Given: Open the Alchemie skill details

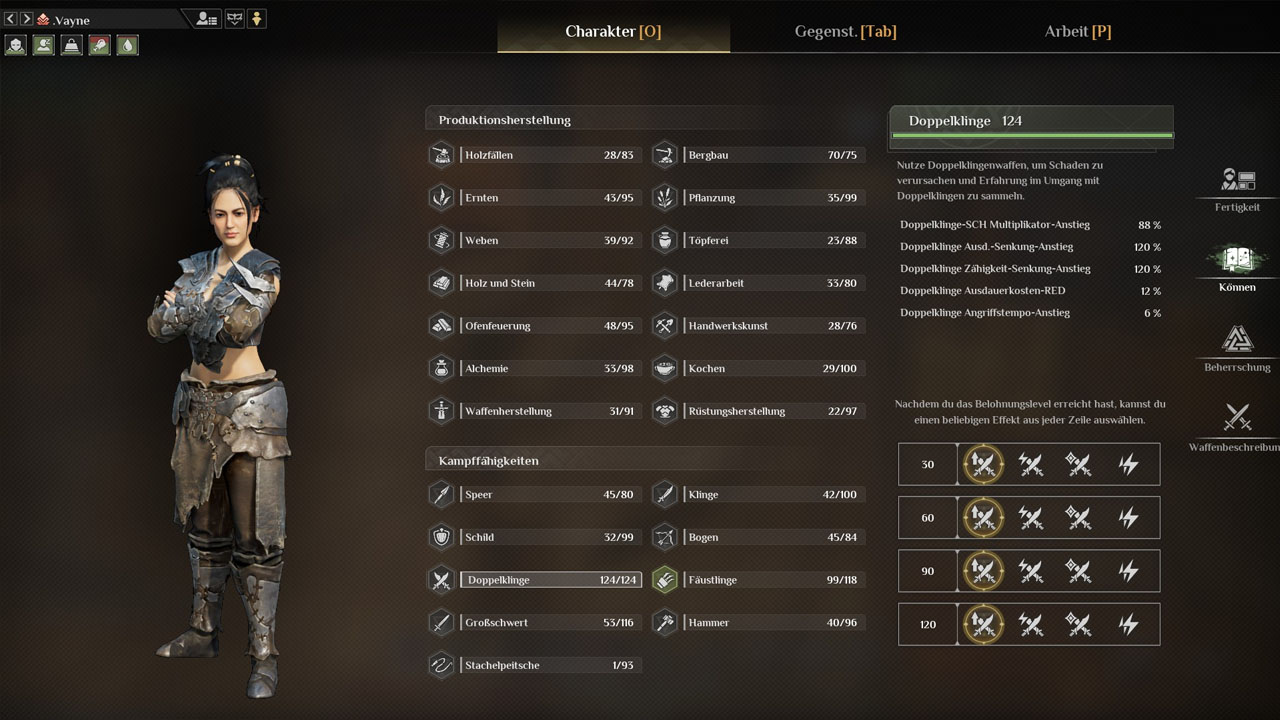Looking at the screenshot, I should point(549,368).
